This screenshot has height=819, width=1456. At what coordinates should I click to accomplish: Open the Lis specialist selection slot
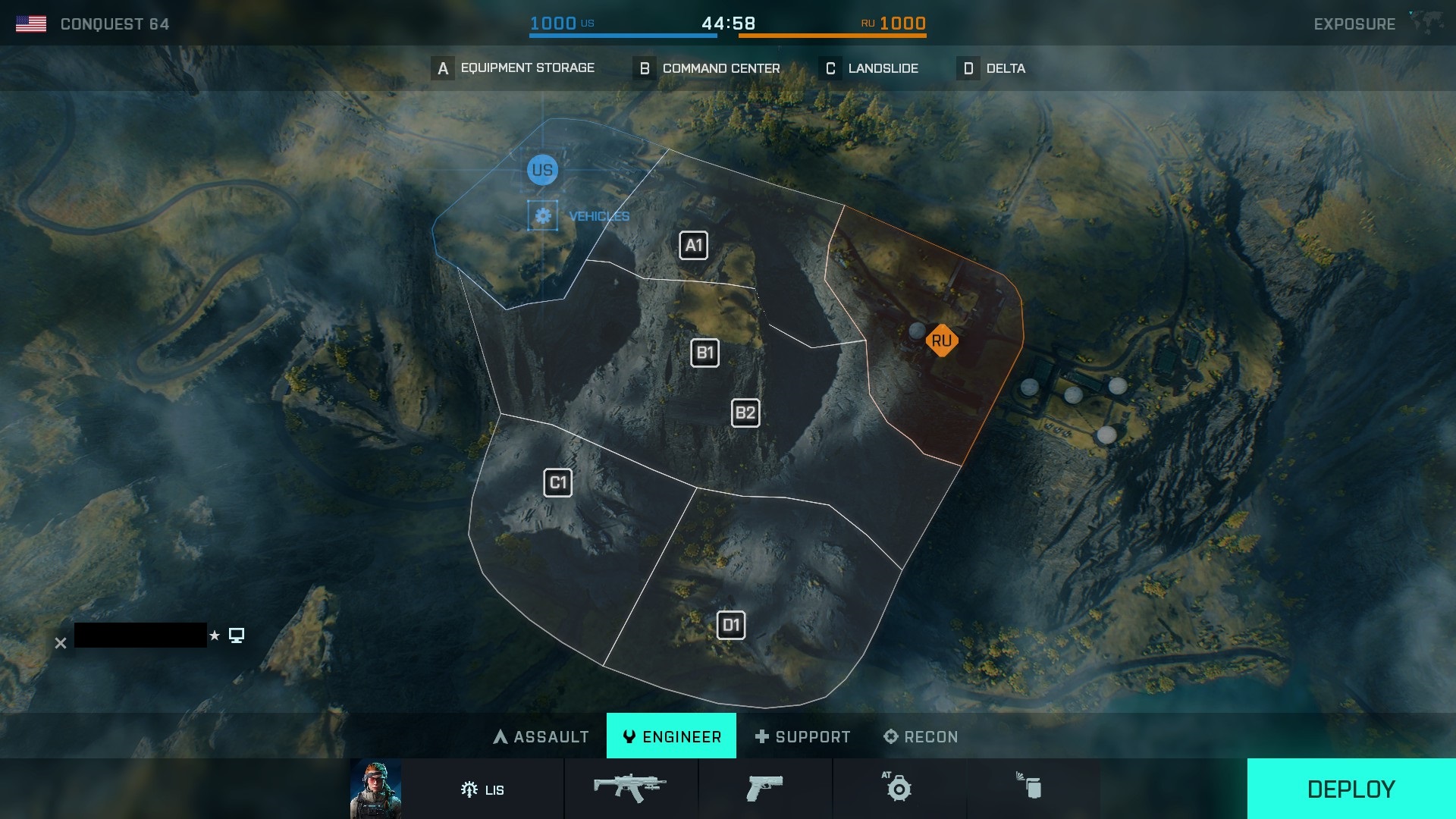482,789
